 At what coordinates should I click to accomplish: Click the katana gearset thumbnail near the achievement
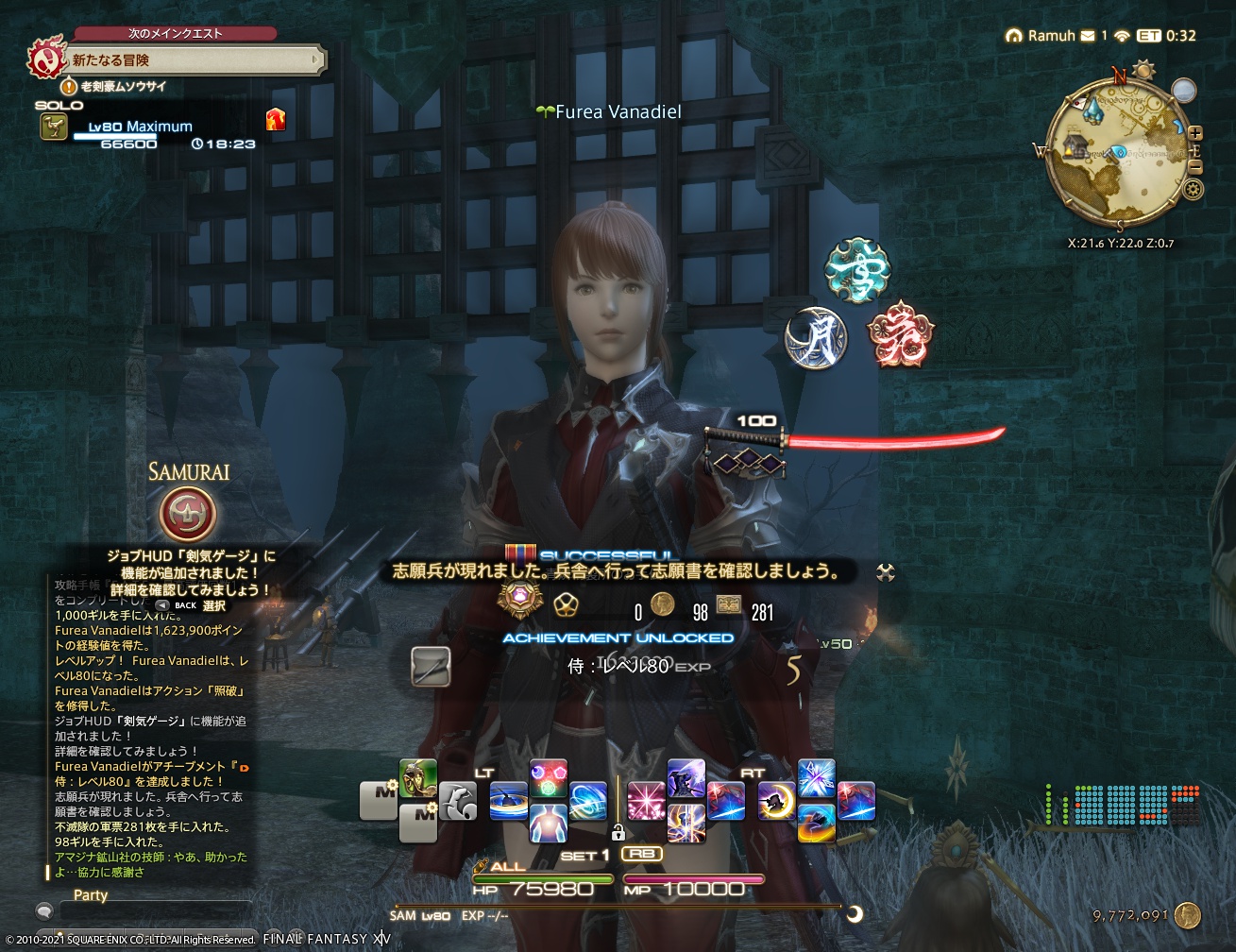431,667
